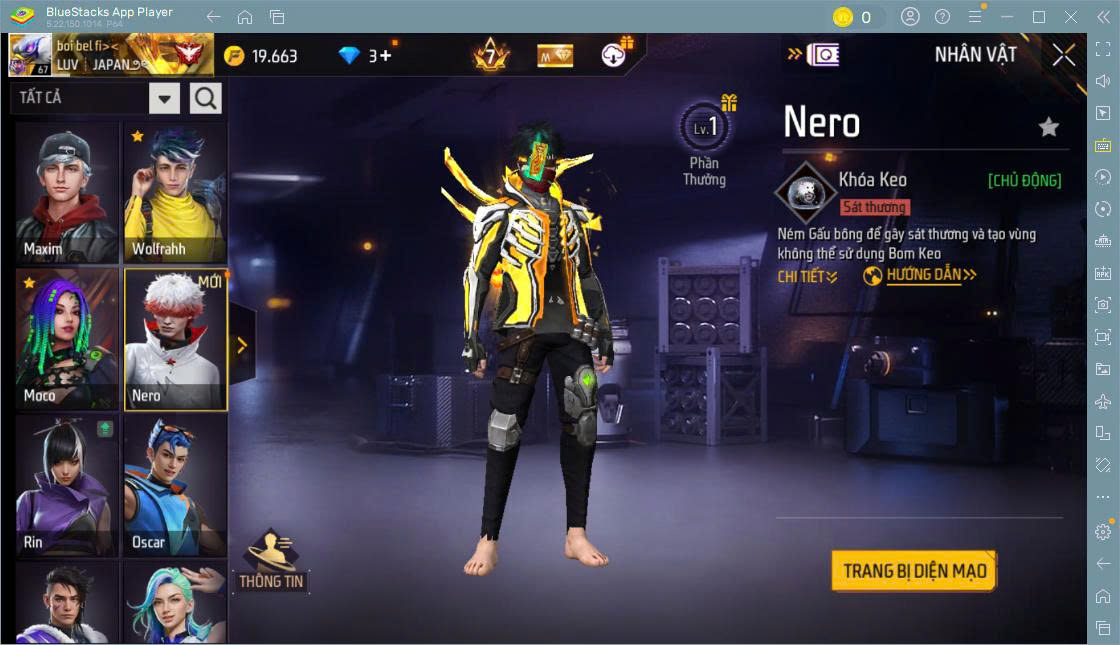Pick the Rin character tile
The image size is (1120, 645).
pos(66,487)
